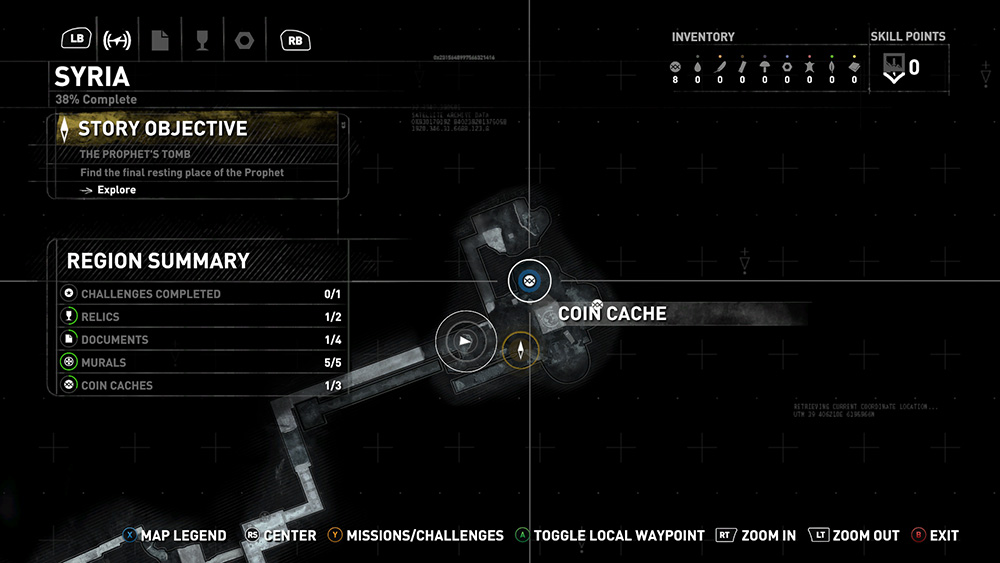Select the gold story objective map marker
The height and width of the screenshot is (563, 1000).
[520, 349]
